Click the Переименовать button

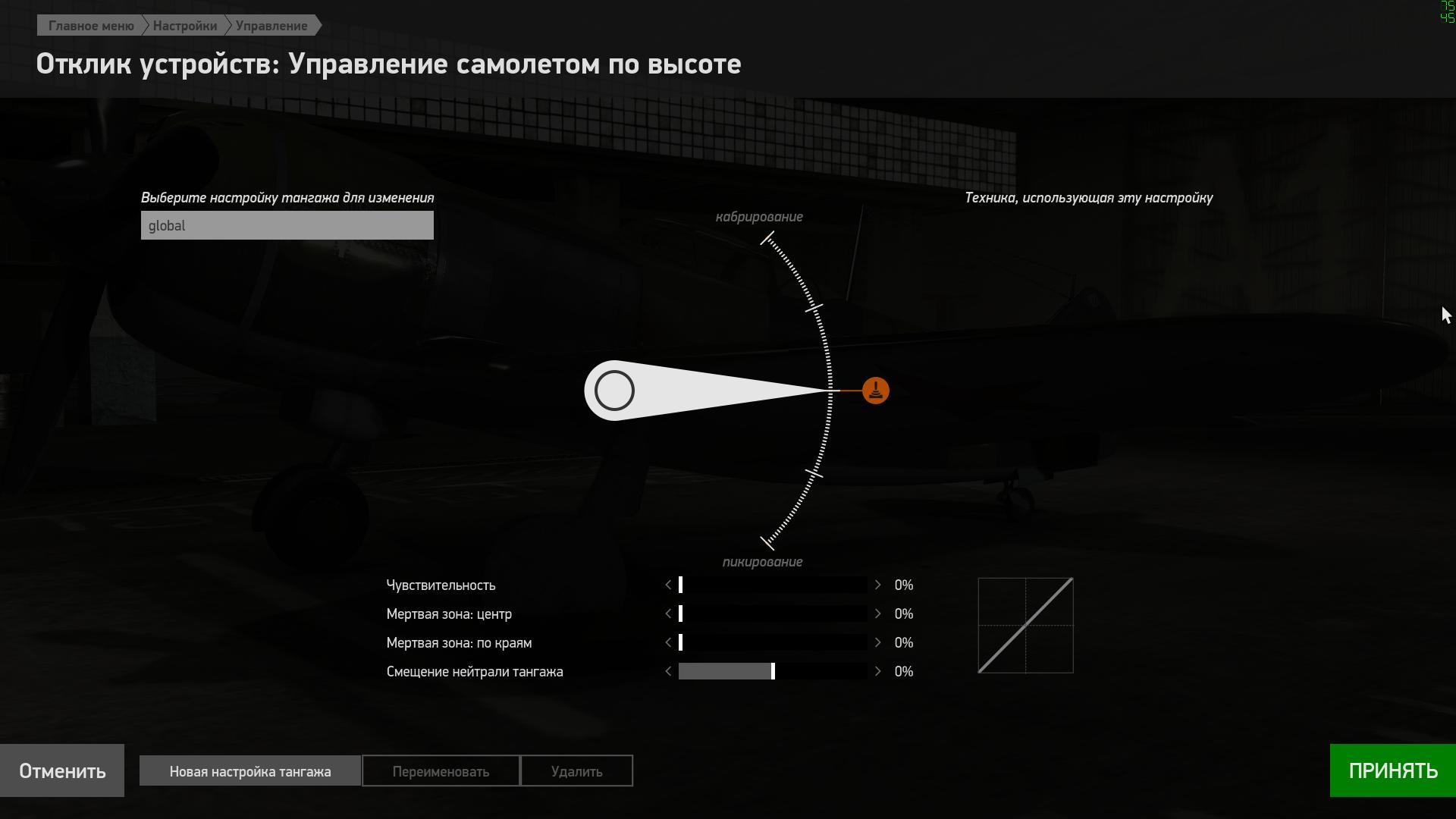click(x=441, y=771)
